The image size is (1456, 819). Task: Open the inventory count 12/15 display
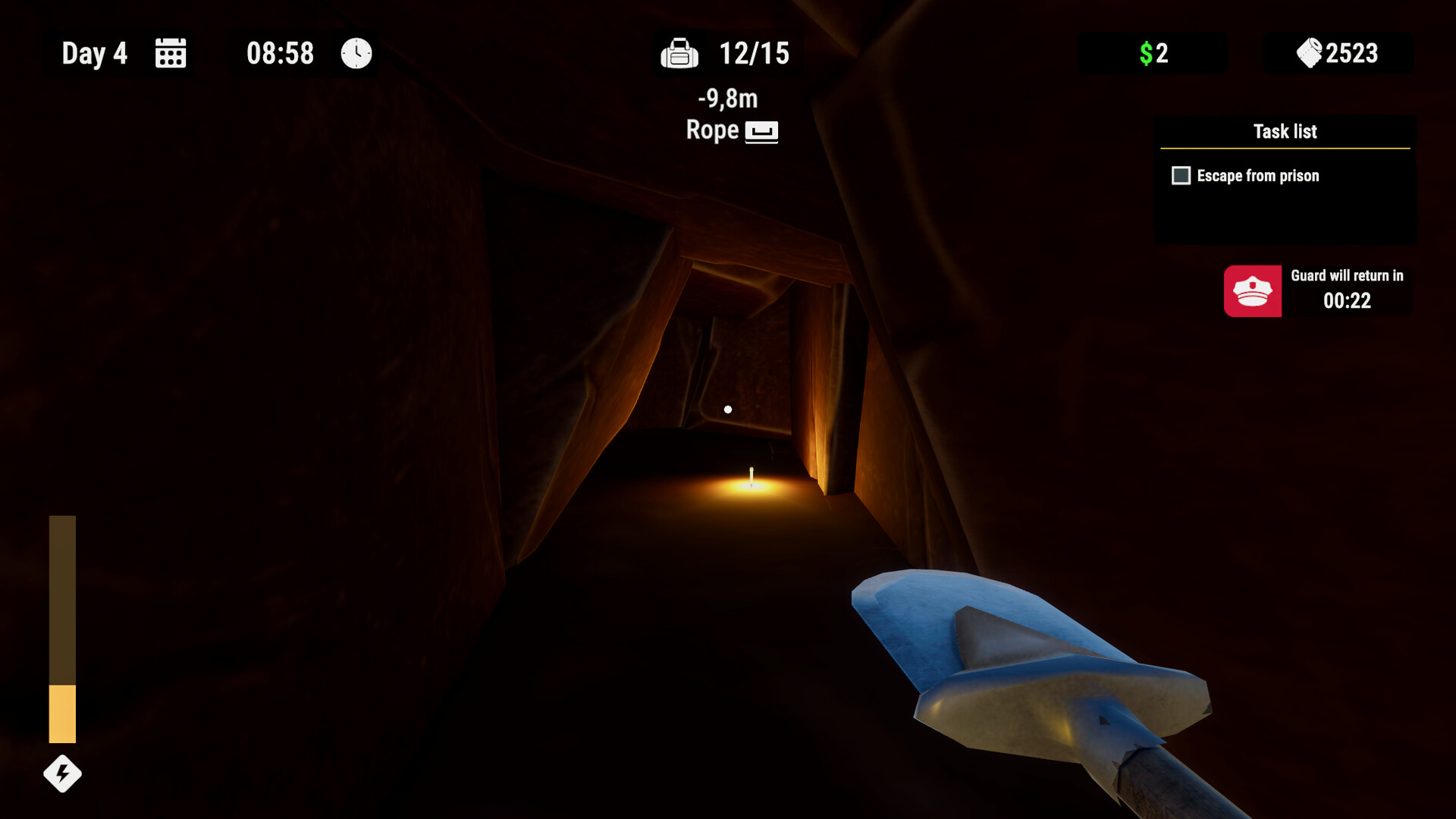click(753, 54)
